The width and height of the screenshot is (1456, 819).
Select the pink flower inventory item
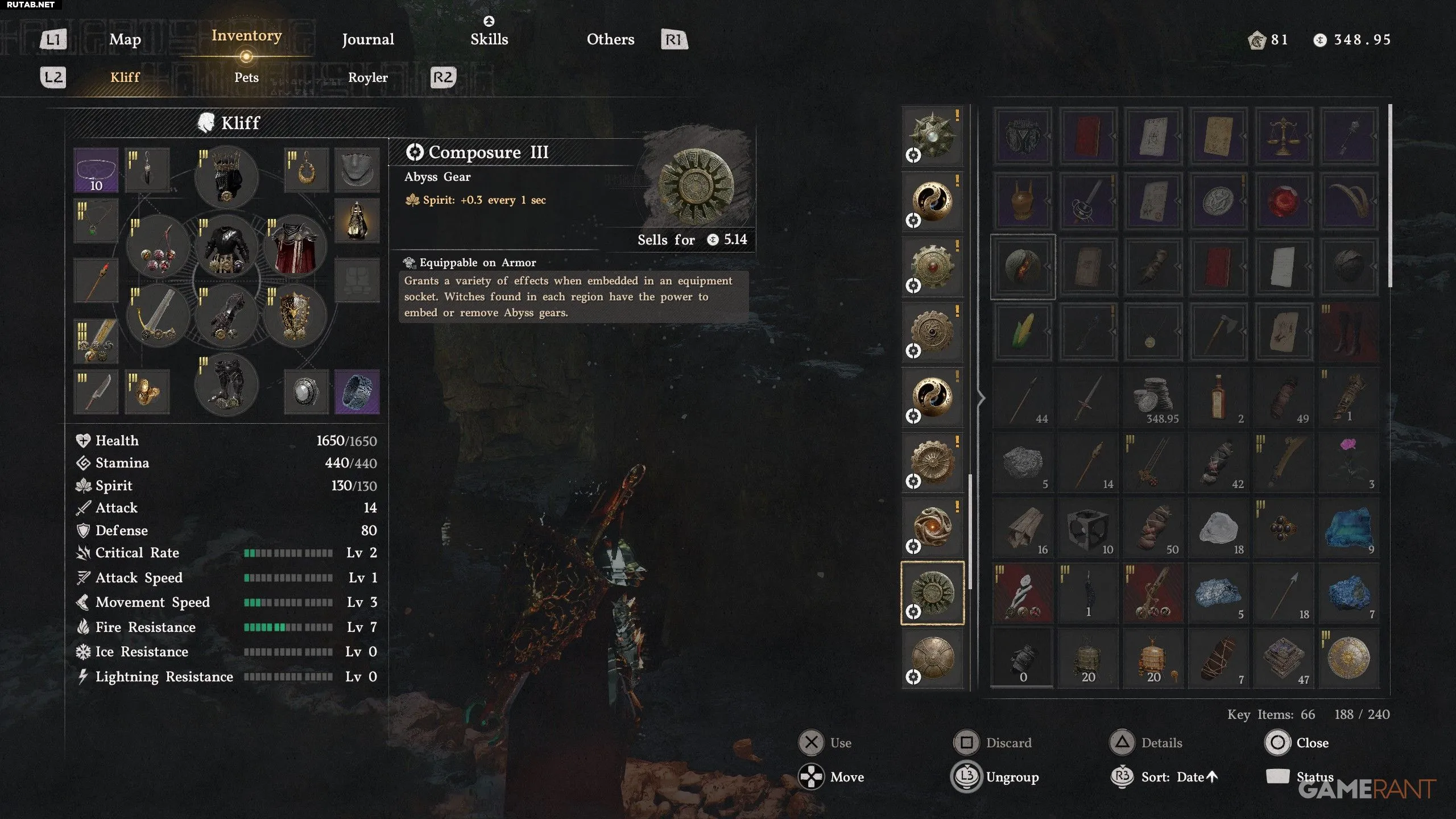[1348, 461]
